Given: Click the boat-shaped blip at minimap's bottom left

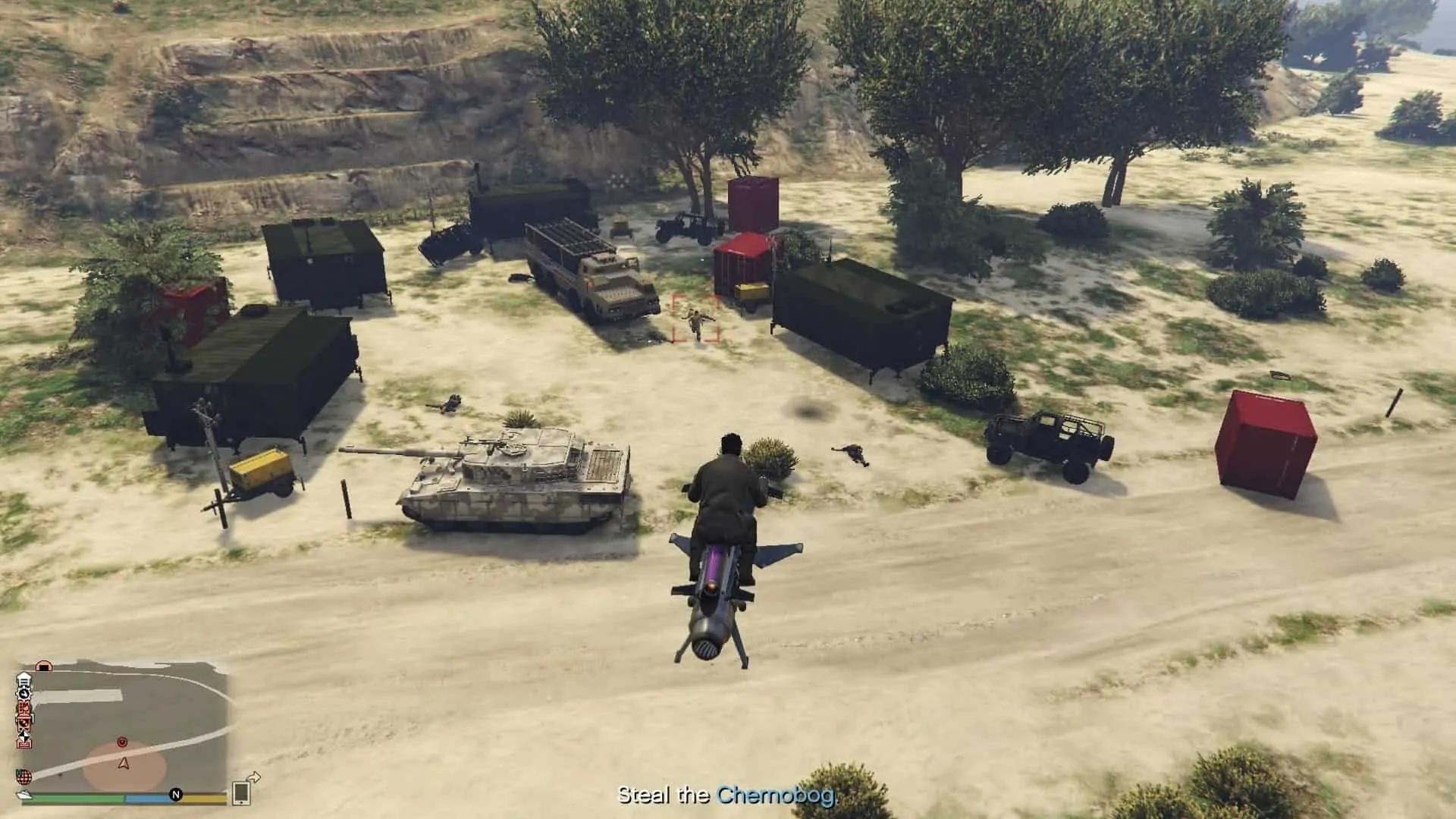Looking at the screenshot, I should [x=24, y=795].
